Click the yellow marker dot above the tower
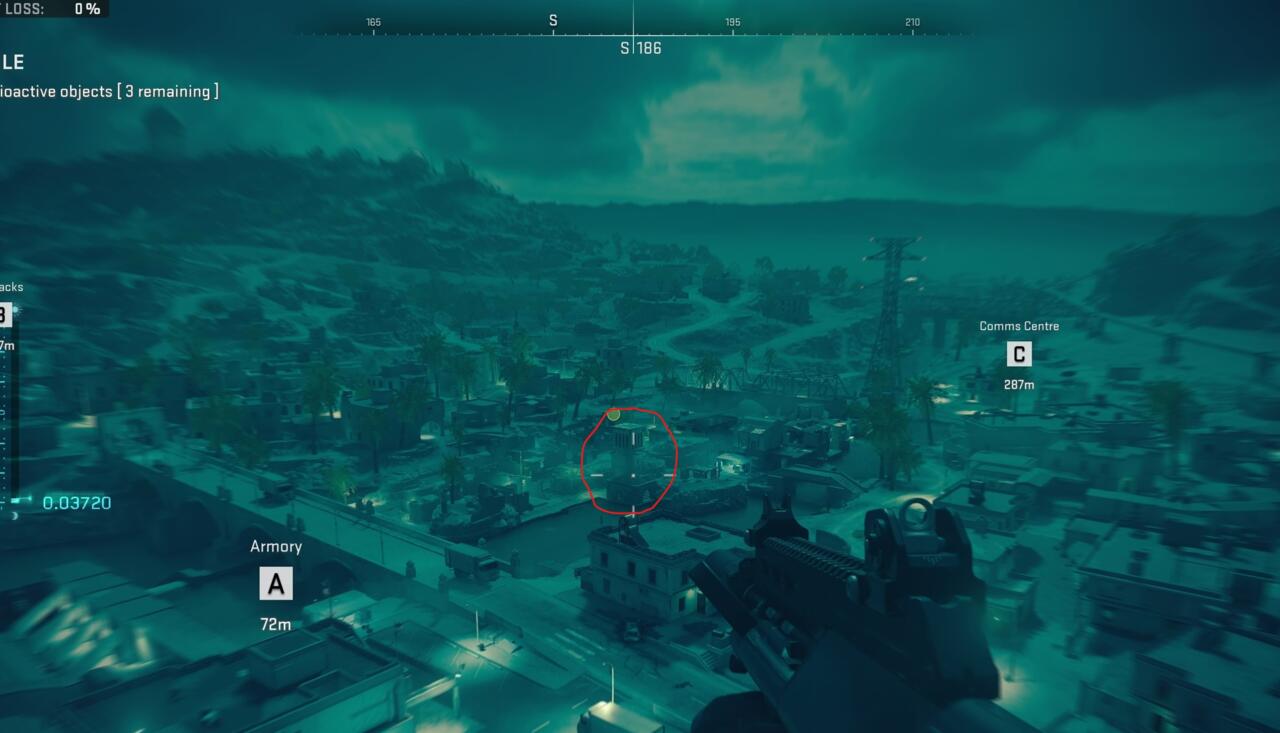 tap(613, 413)
